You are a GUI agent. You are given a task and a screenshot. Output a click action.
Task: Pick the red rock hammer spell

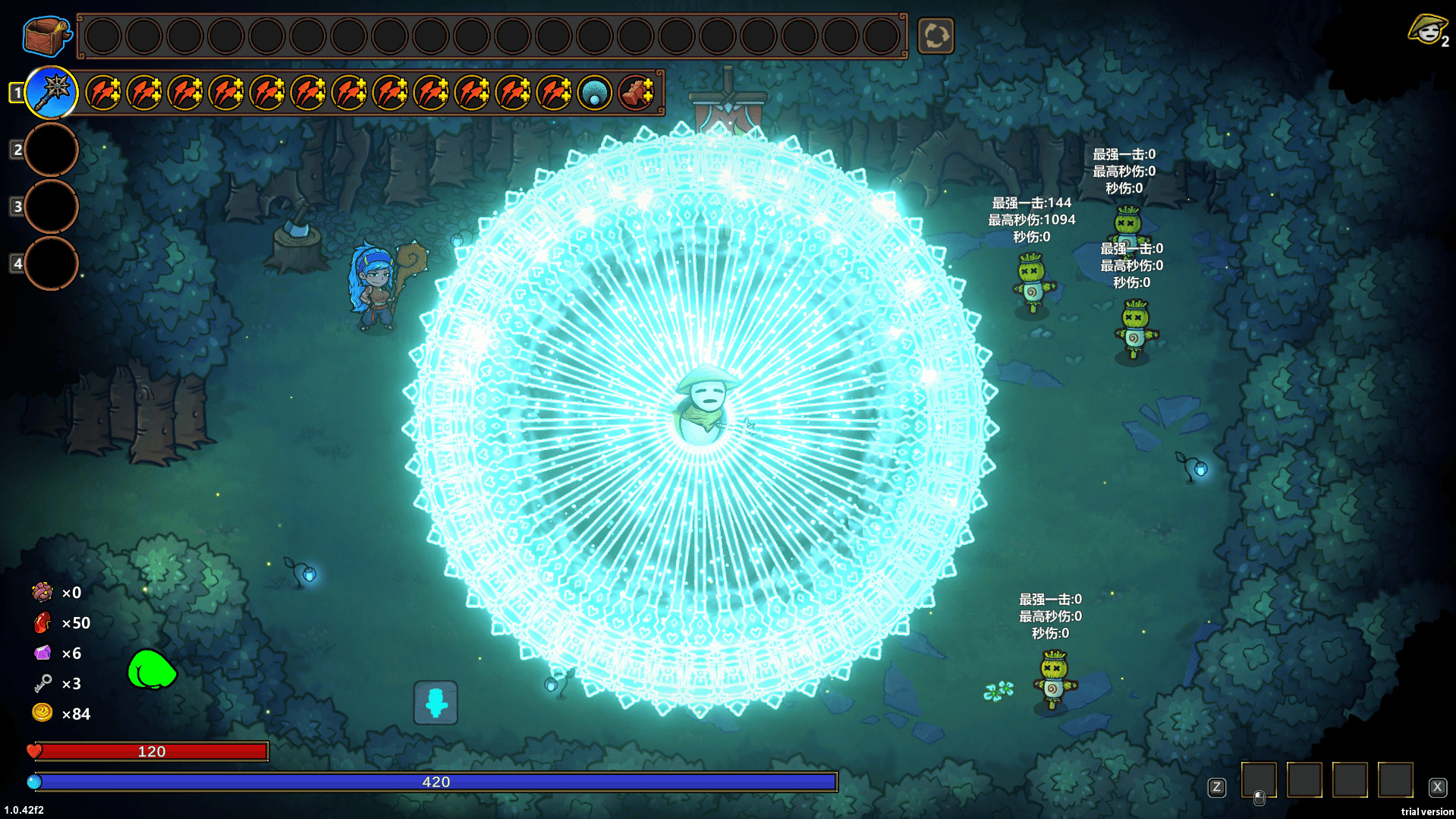click(x=636, y=93)
